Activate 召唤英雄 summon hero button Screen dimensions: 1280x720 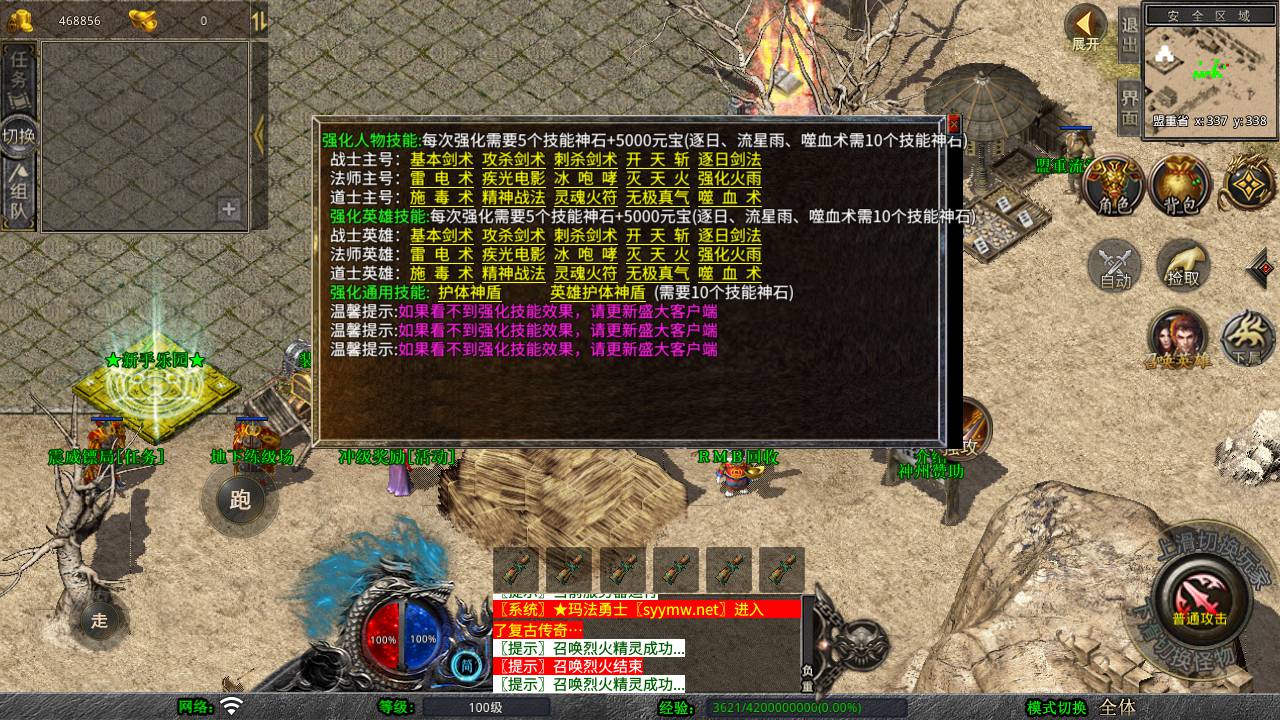[x=1177, y=339]
